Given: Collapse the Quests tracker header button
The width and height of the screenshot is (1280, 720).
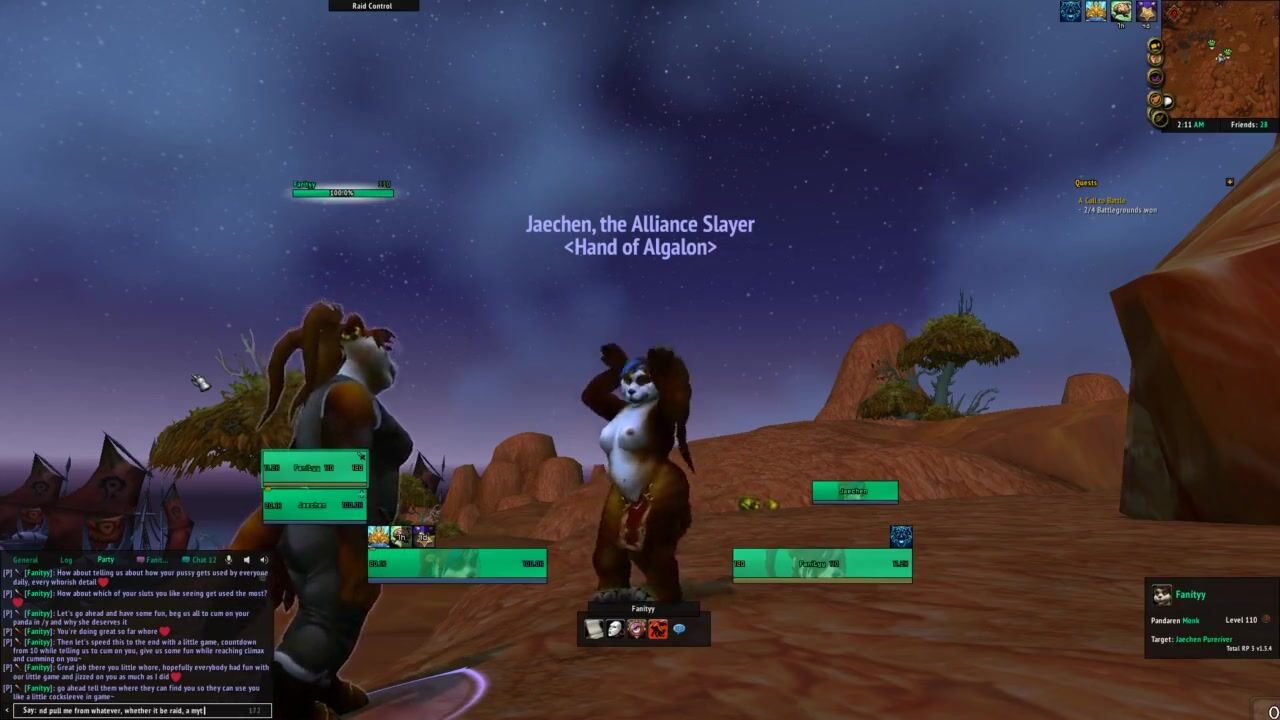Looking at the screenshot, I should click(1229, 182).
